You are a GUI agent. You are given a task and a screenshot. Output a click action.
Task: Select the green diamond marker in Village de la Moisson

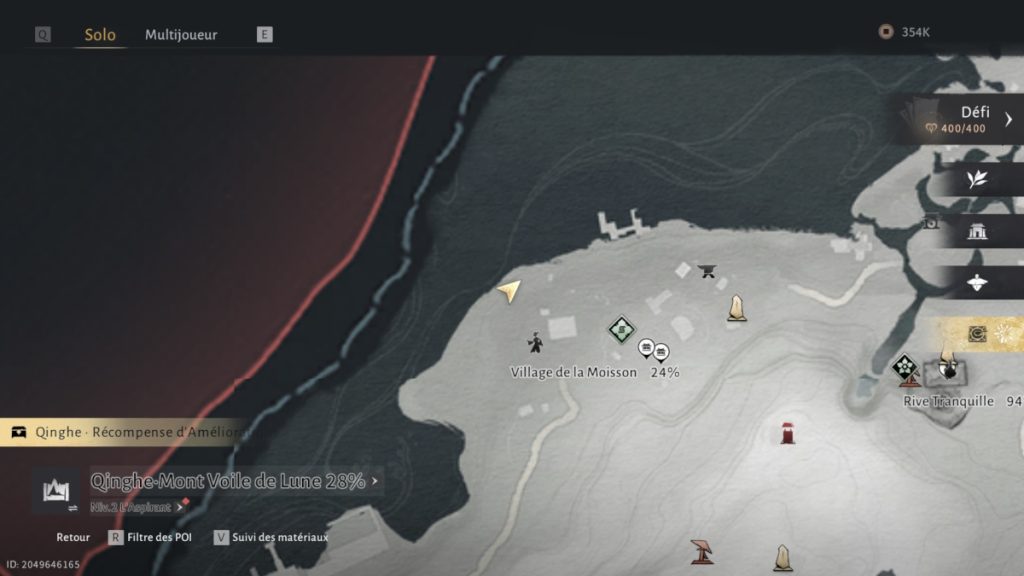[621, 328]
